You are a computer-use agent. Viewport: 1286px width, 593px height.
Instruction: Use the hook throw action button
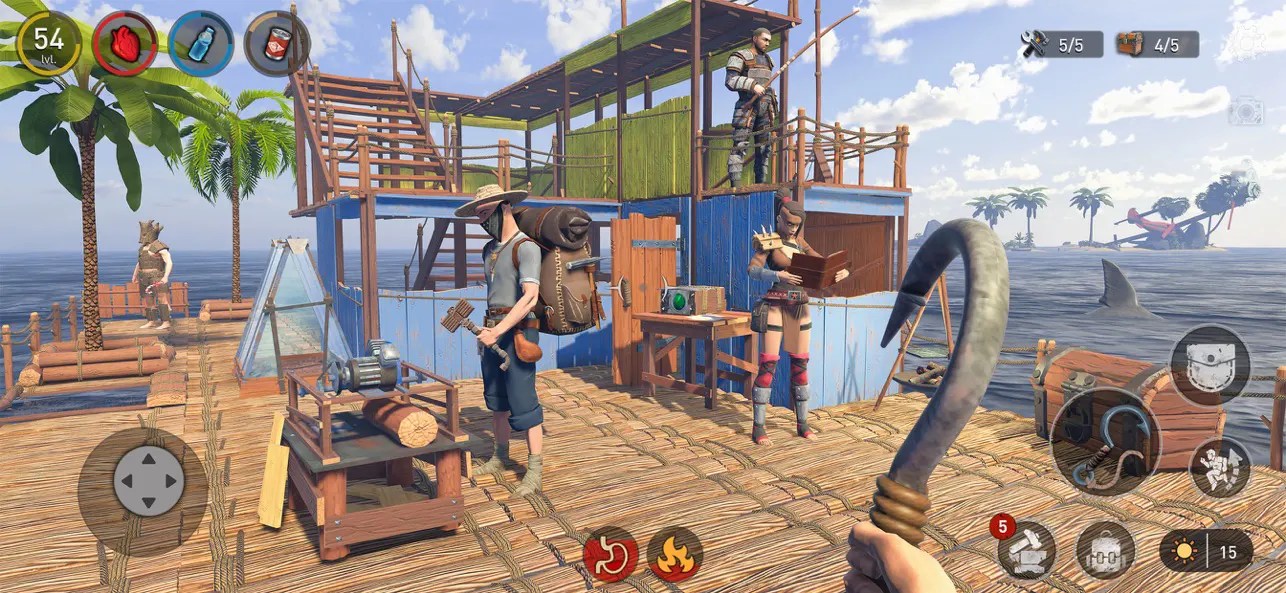[x=1105, y=441]
